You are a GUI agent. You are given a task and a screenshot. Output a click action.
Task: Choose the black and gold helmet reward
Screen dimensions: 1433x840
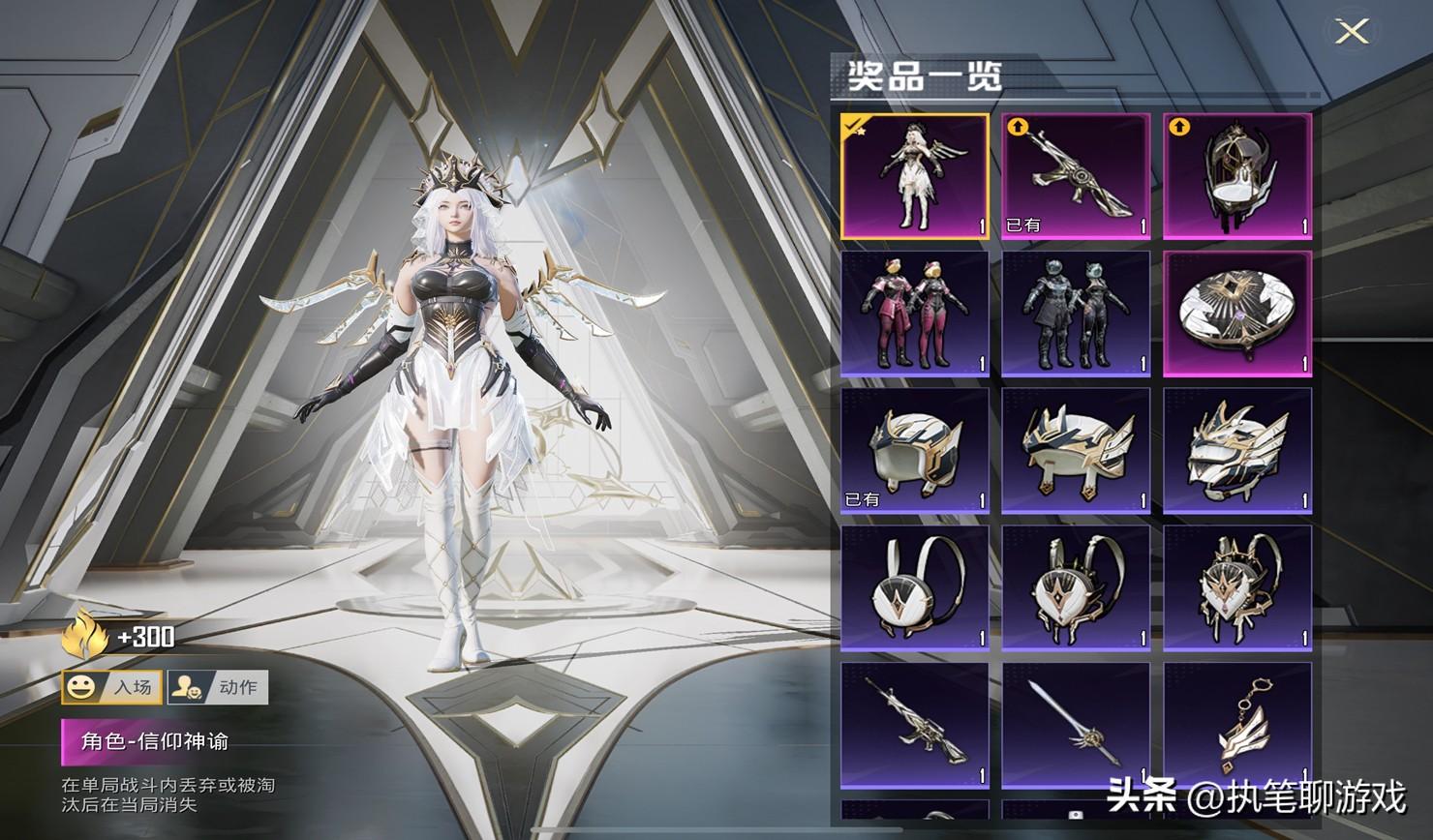(1236, 176)
